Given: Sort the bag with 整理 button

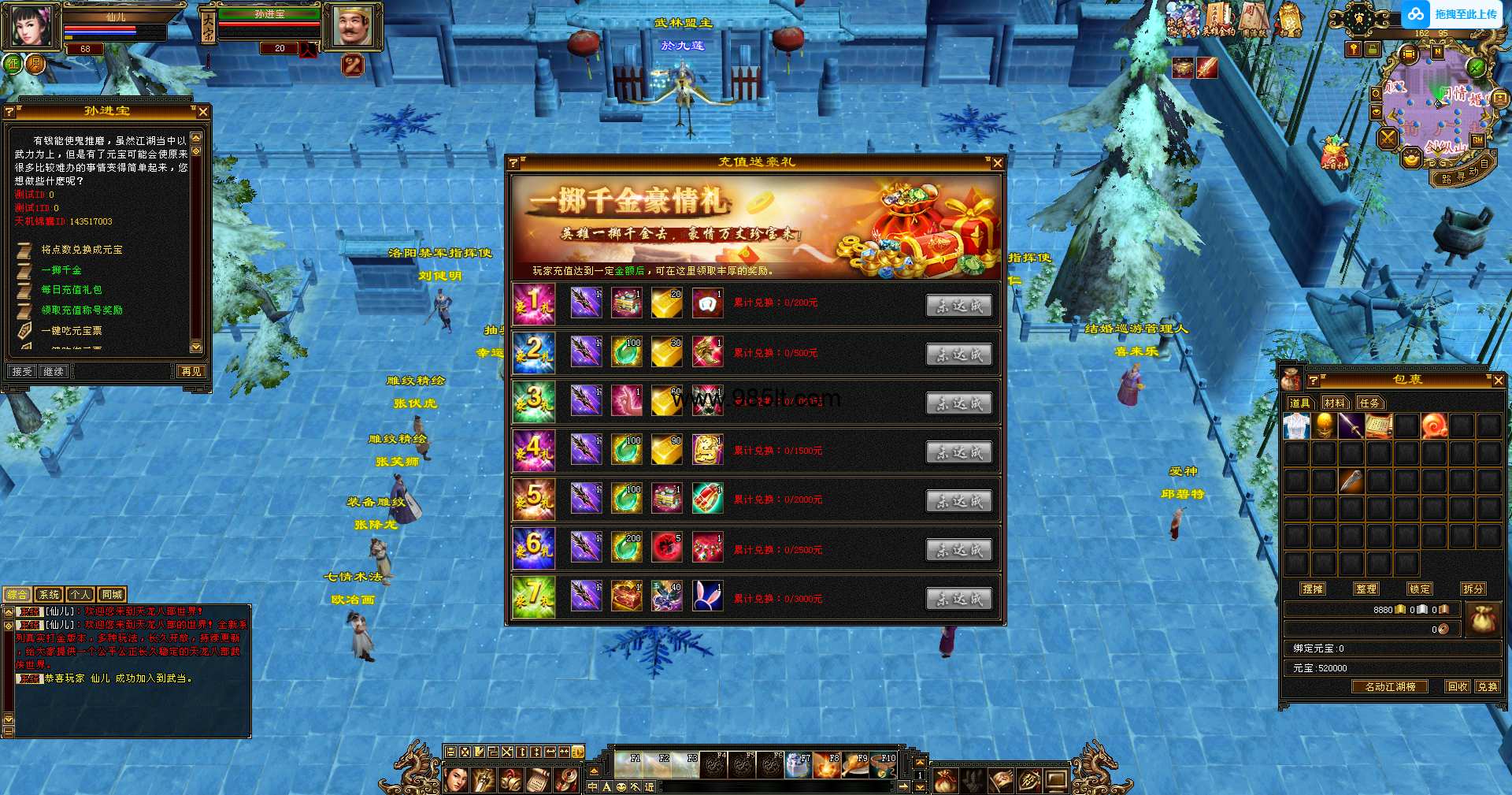Looking at the screenshot, I should click(1366, 589).
